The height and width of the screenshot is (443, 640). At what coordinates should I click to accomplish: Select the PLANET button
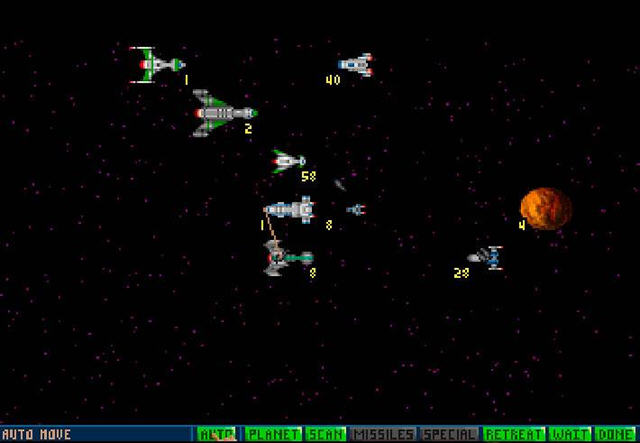click(x=270, y=434)
